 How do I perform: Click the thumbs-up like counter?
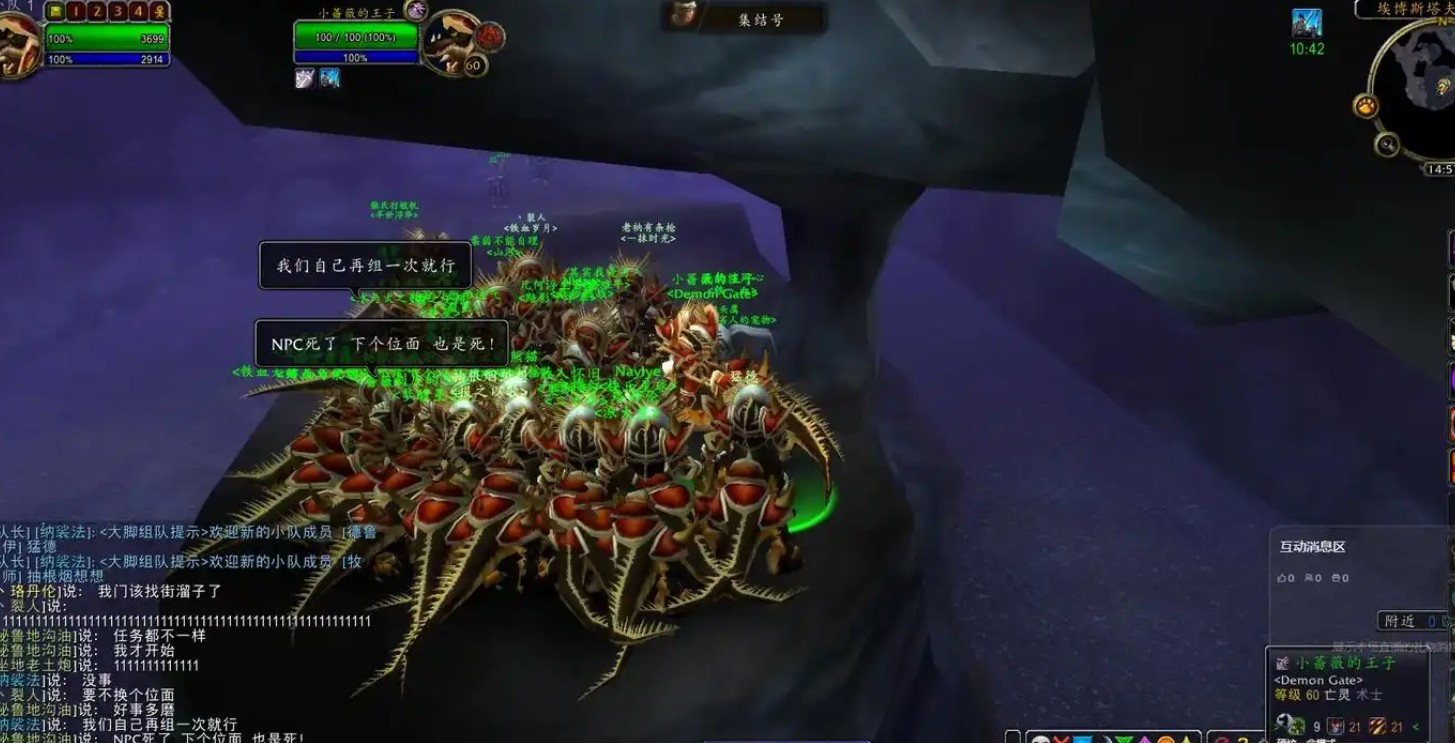pos(1286,578)
